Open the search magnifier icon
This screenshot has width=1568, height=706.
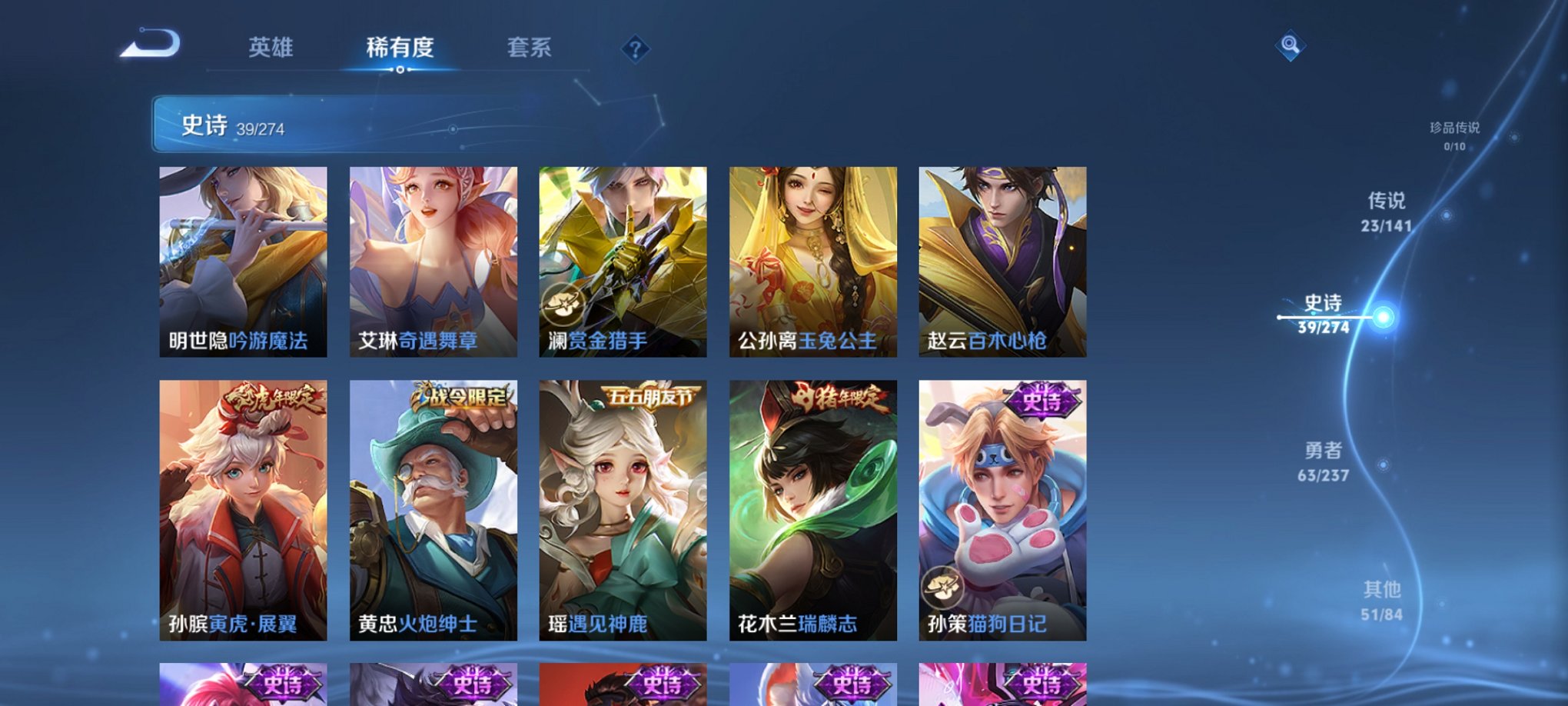point(1291,44)
